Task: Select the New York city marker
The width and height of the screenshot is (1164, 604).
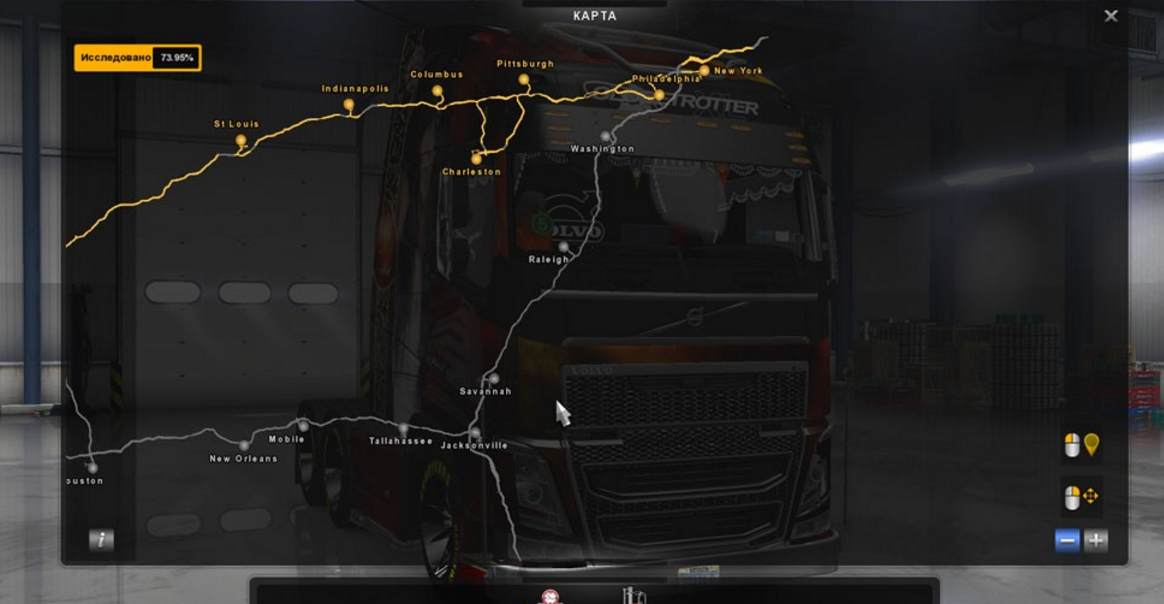Action: pyautogui.click(x=705, y=71)
